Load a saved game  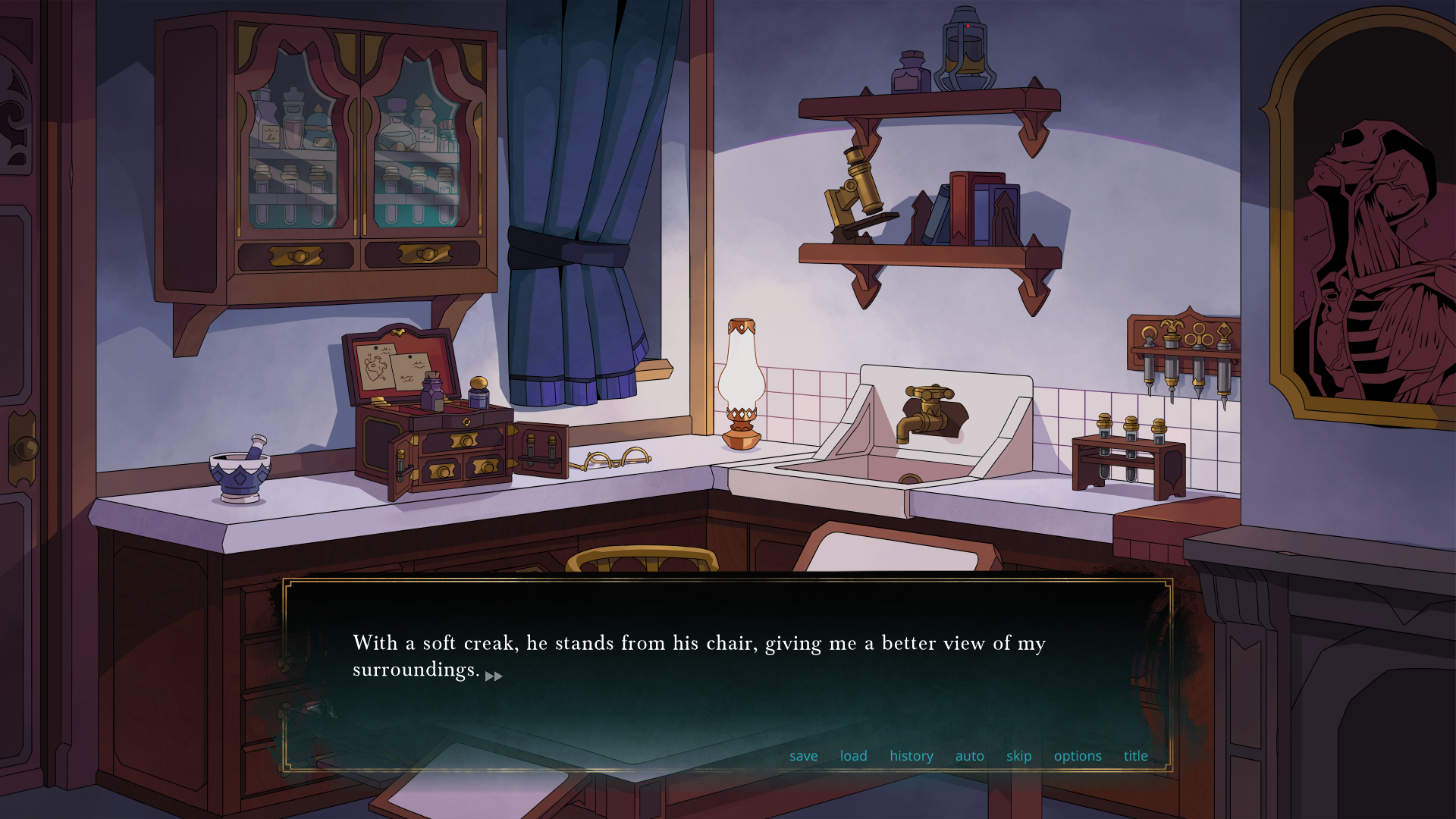pos(853,756)
